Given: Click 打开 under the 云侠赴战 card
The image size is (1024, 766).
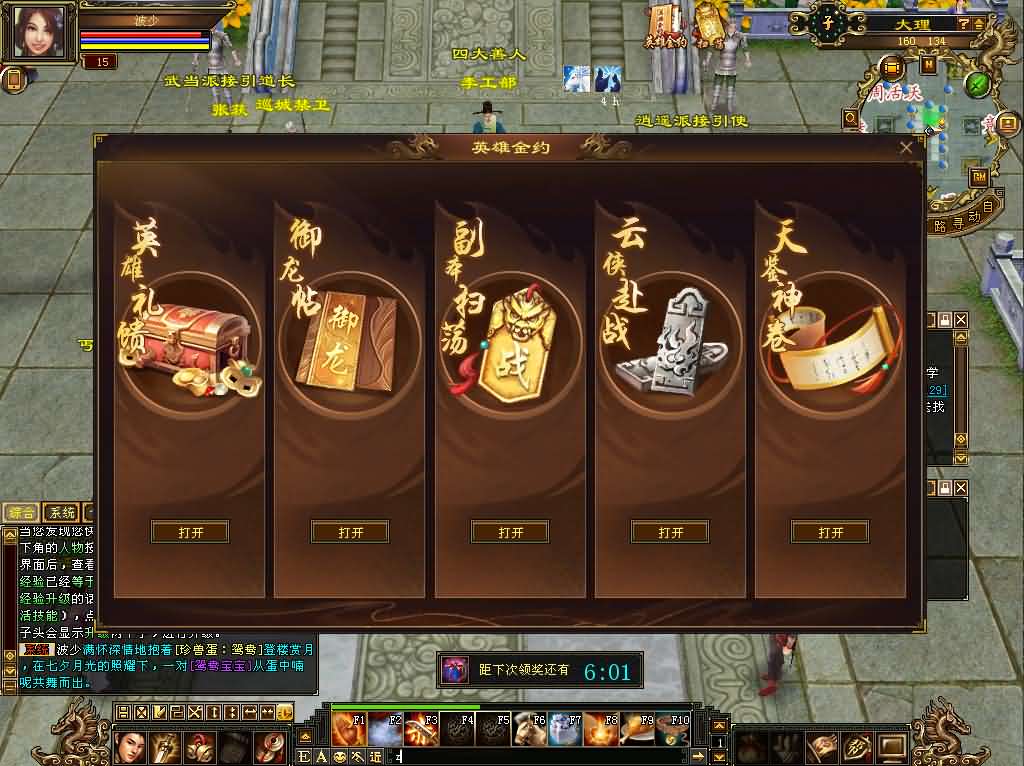Looking at the screenshot, I should pyautogui.click(x=670, y=532).
